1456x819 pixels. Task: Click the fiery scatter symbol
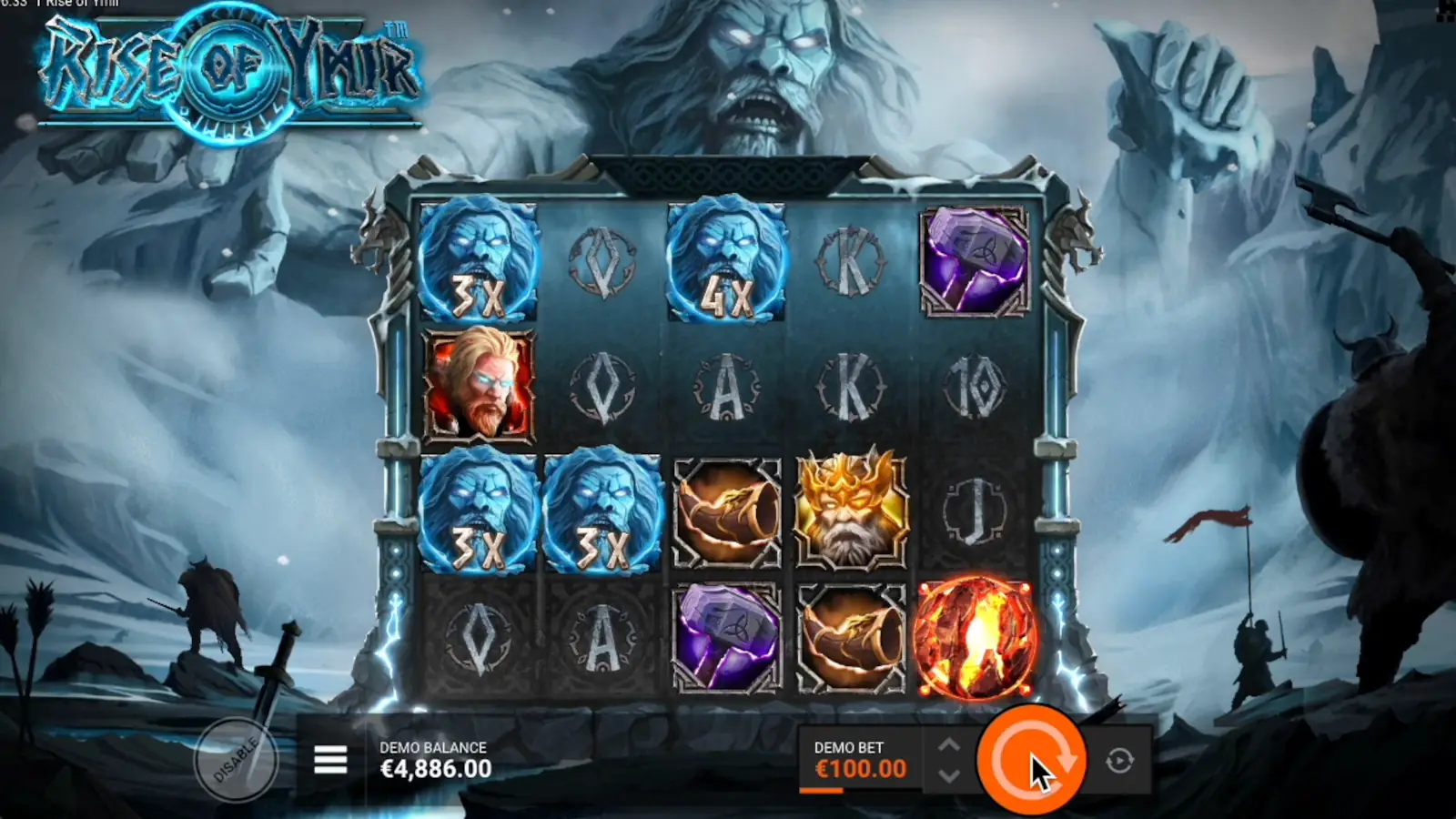pyautogui.click(x=976, y=637)
